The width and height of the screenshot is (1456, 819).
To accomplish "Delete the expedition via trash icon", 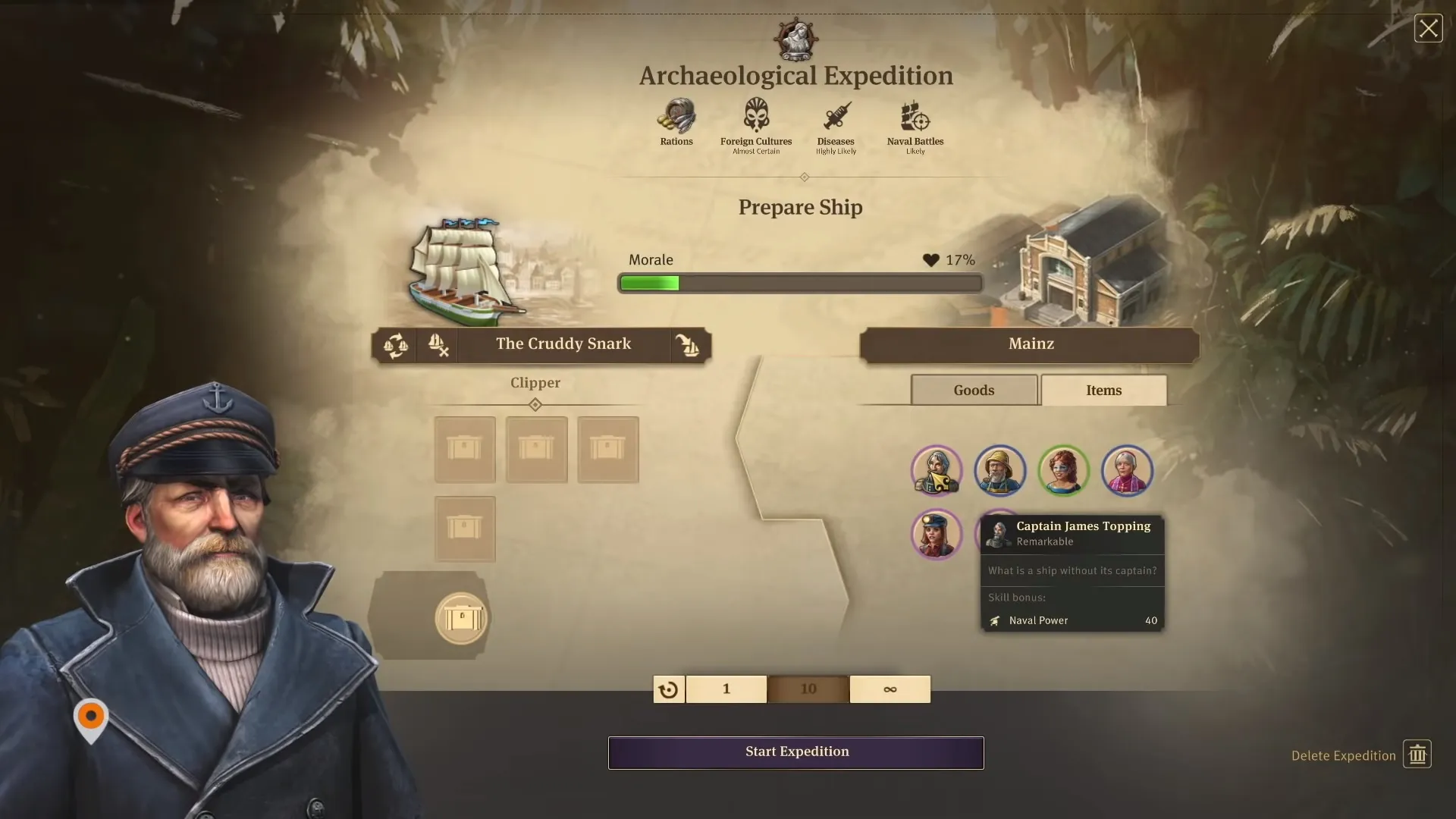I will coord(1417,755).
